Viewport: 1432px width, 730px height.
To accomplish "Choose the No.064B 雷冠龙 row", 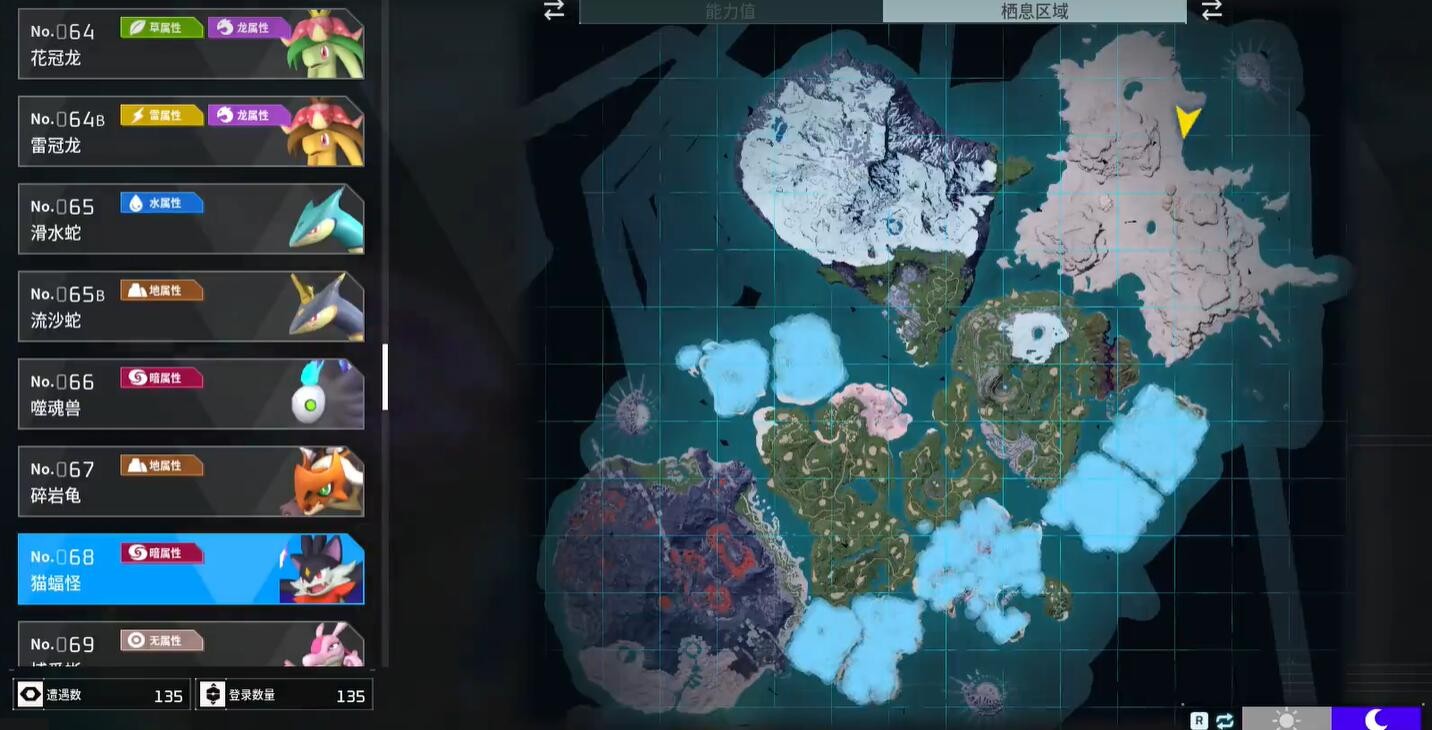I will [x=190, y=131].
